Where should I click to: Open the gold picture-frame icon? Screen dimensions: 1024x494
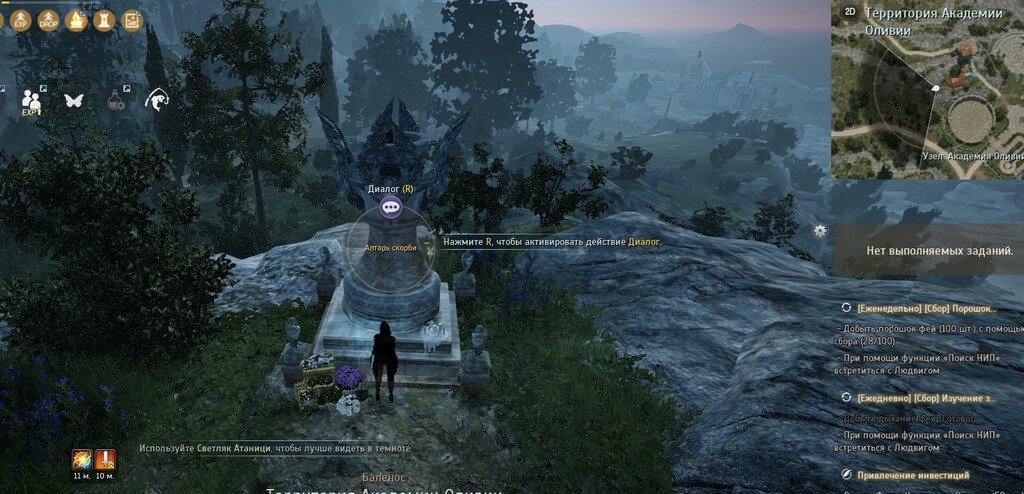tap(131, 19)
